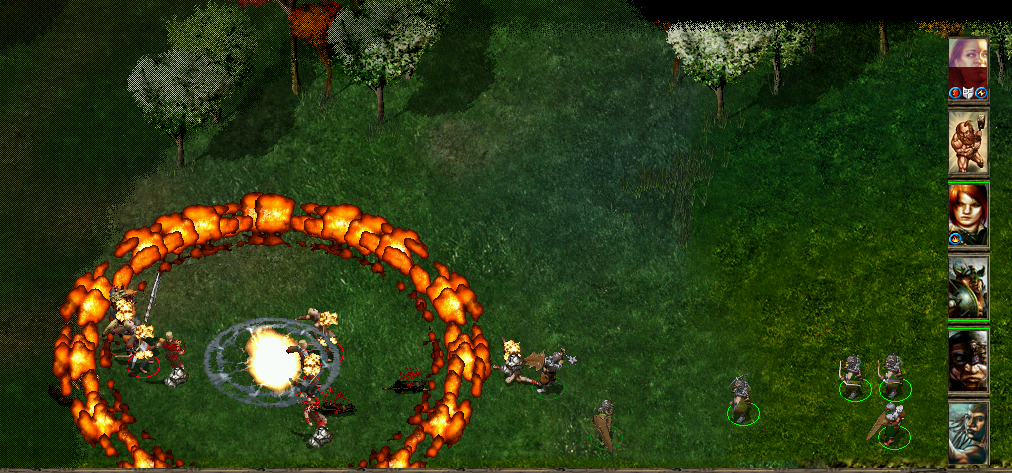Pick the horned-helmet warrior portrait

pos(968,286)
